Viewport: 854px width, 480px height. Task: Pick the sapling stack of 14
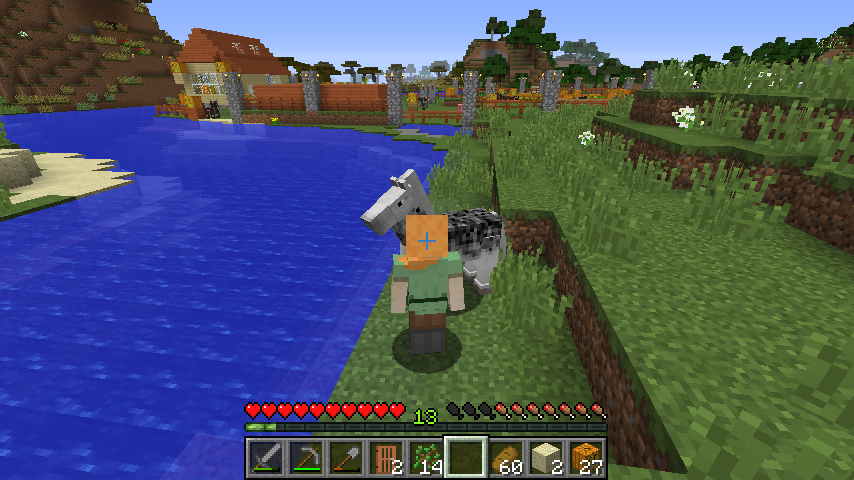click(426, 458)
